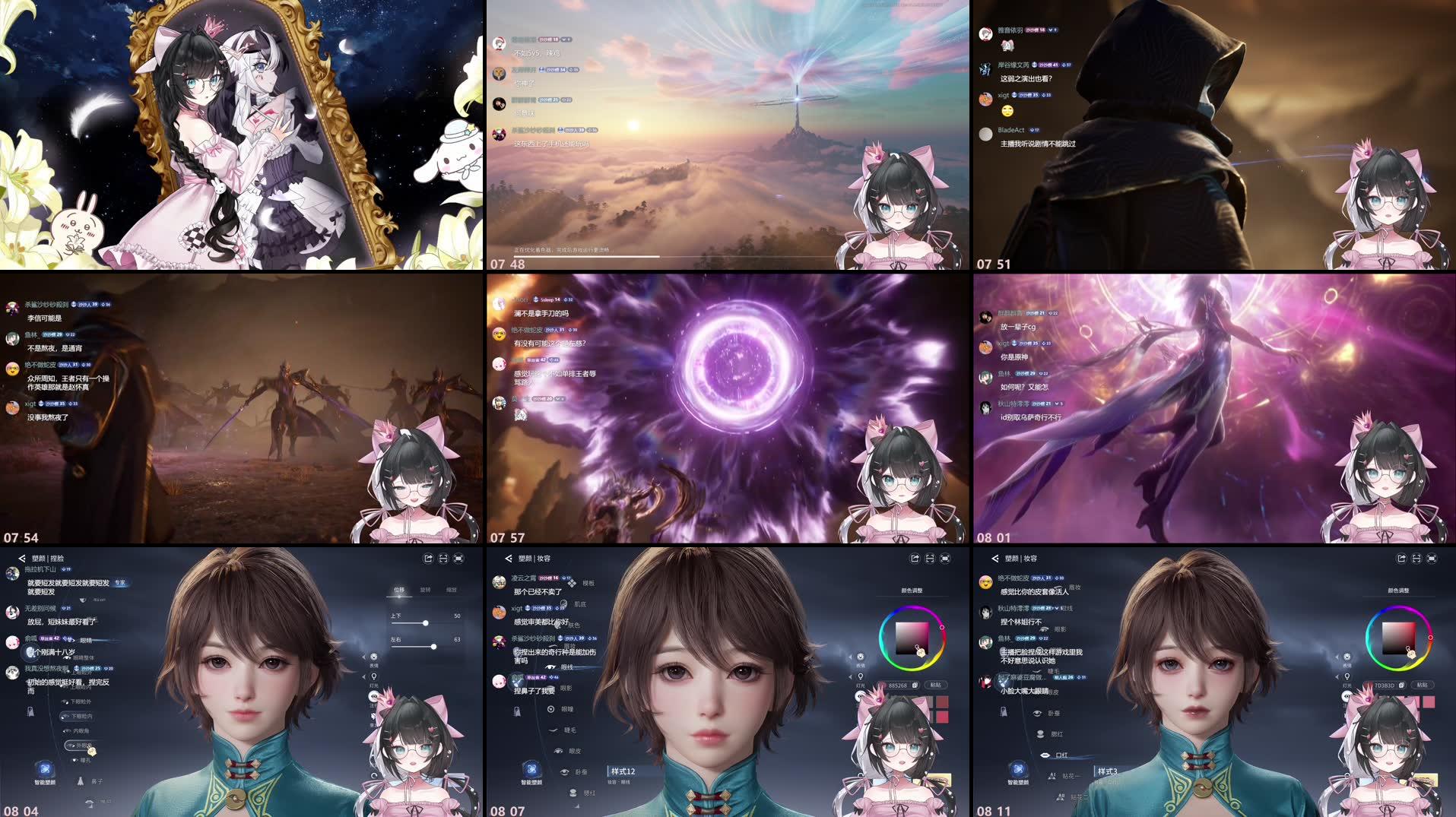Select the 口红 lipstick makeup icon
The width and height of the screenshot is (1456, 817).
1046,755
